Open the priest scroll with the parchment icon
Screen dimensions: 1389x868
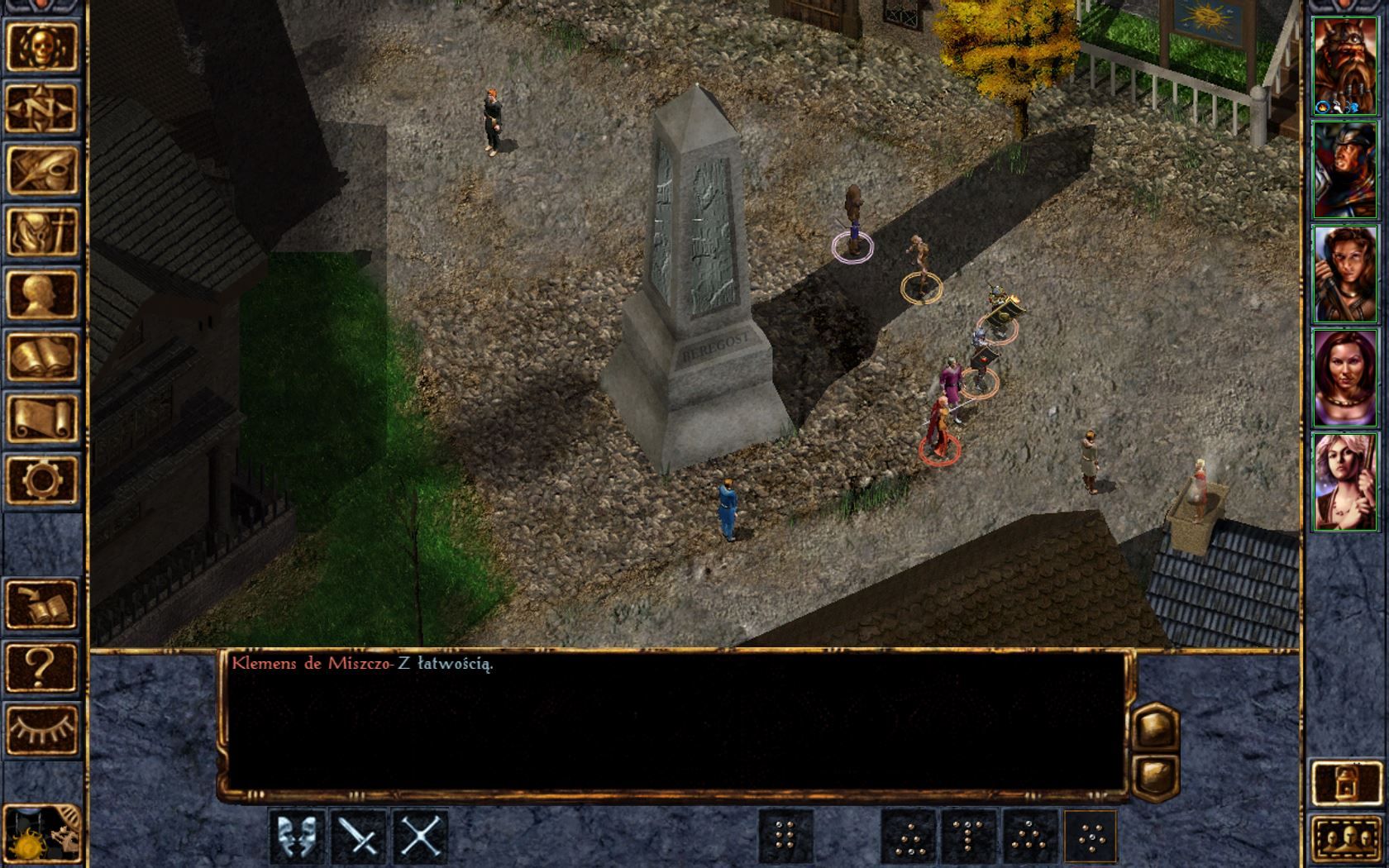42,417
